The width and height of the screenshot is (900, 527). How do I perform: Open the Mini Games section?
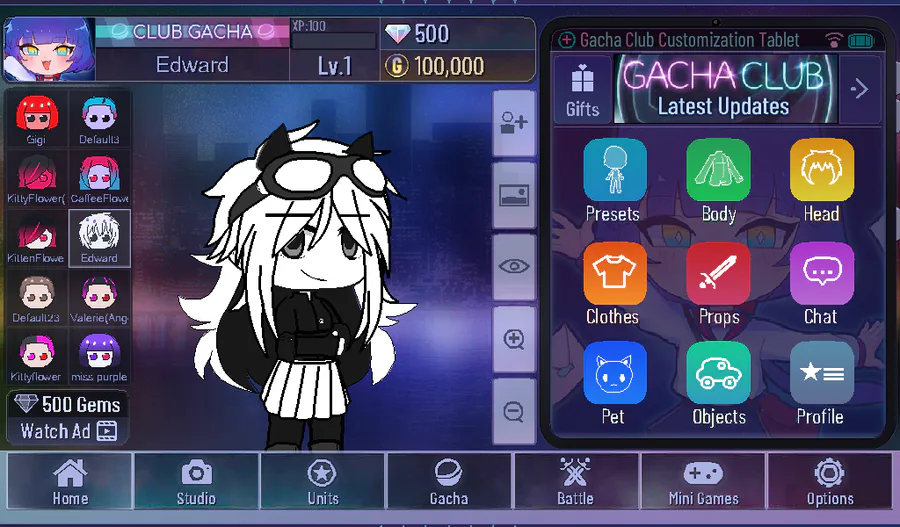pyautogui.click(x=703, y=481)
